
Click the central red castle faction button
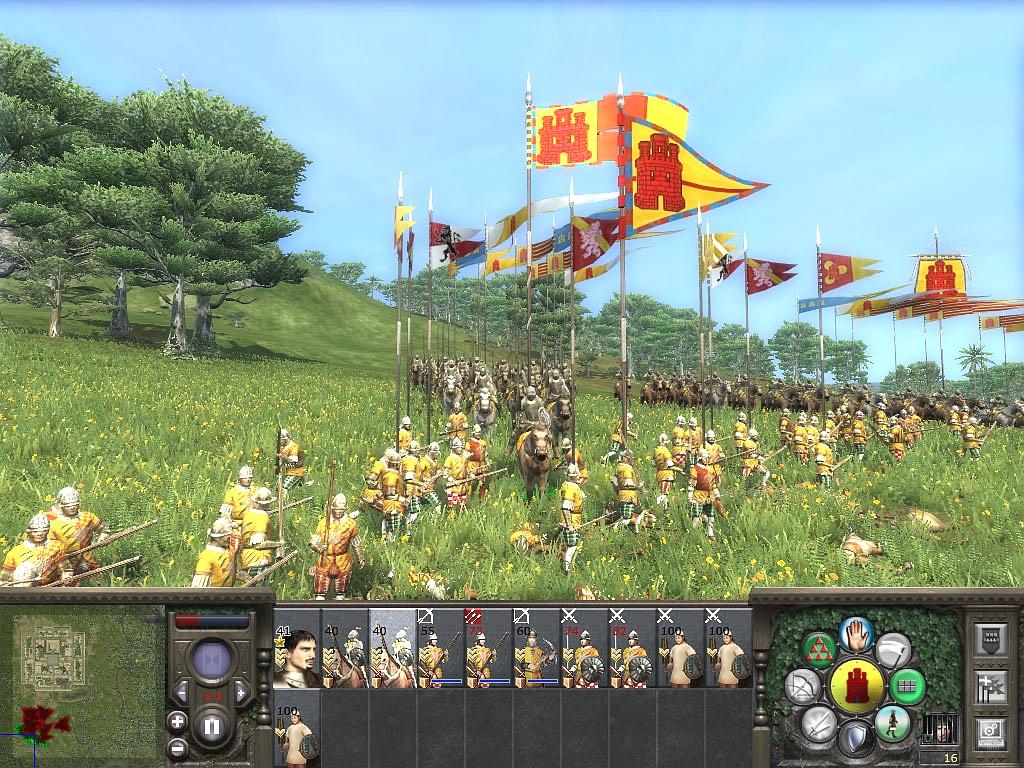856,686
